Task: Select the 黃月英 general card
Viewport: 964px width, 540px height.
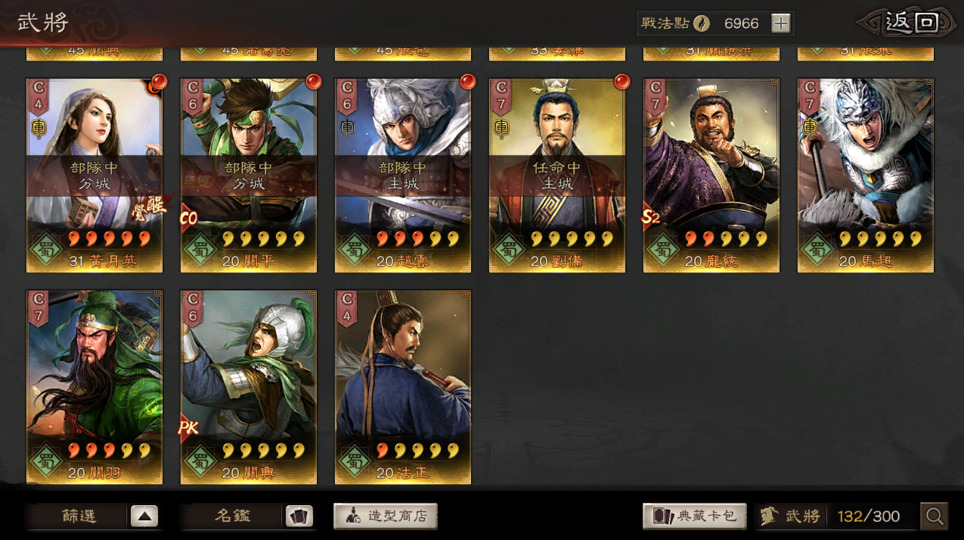Action: (94, 175)
